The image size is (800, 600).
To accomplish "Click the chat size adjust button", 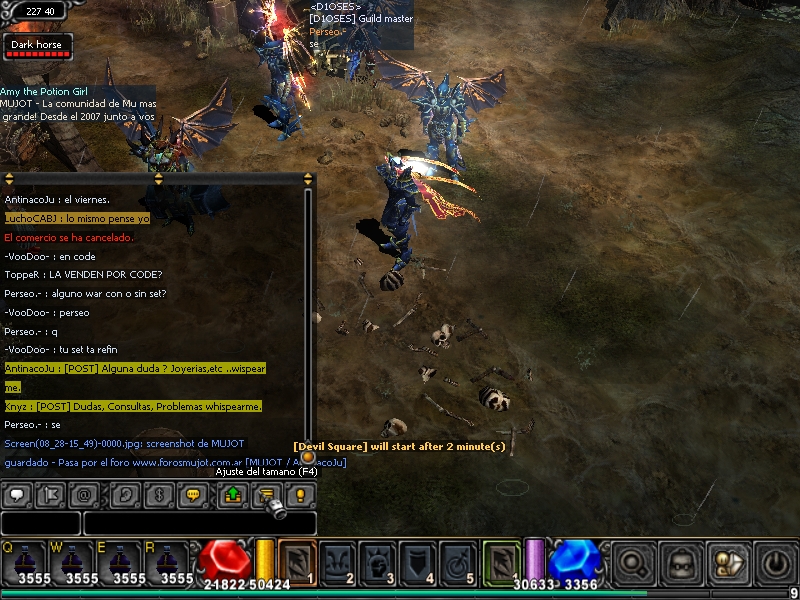I will coord(266,495).
